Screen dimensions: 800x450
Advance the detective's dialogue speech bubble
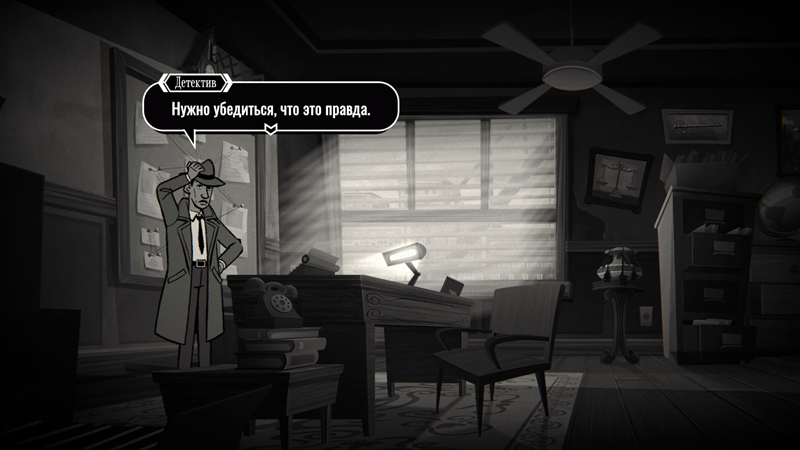(x=270, y=106)
